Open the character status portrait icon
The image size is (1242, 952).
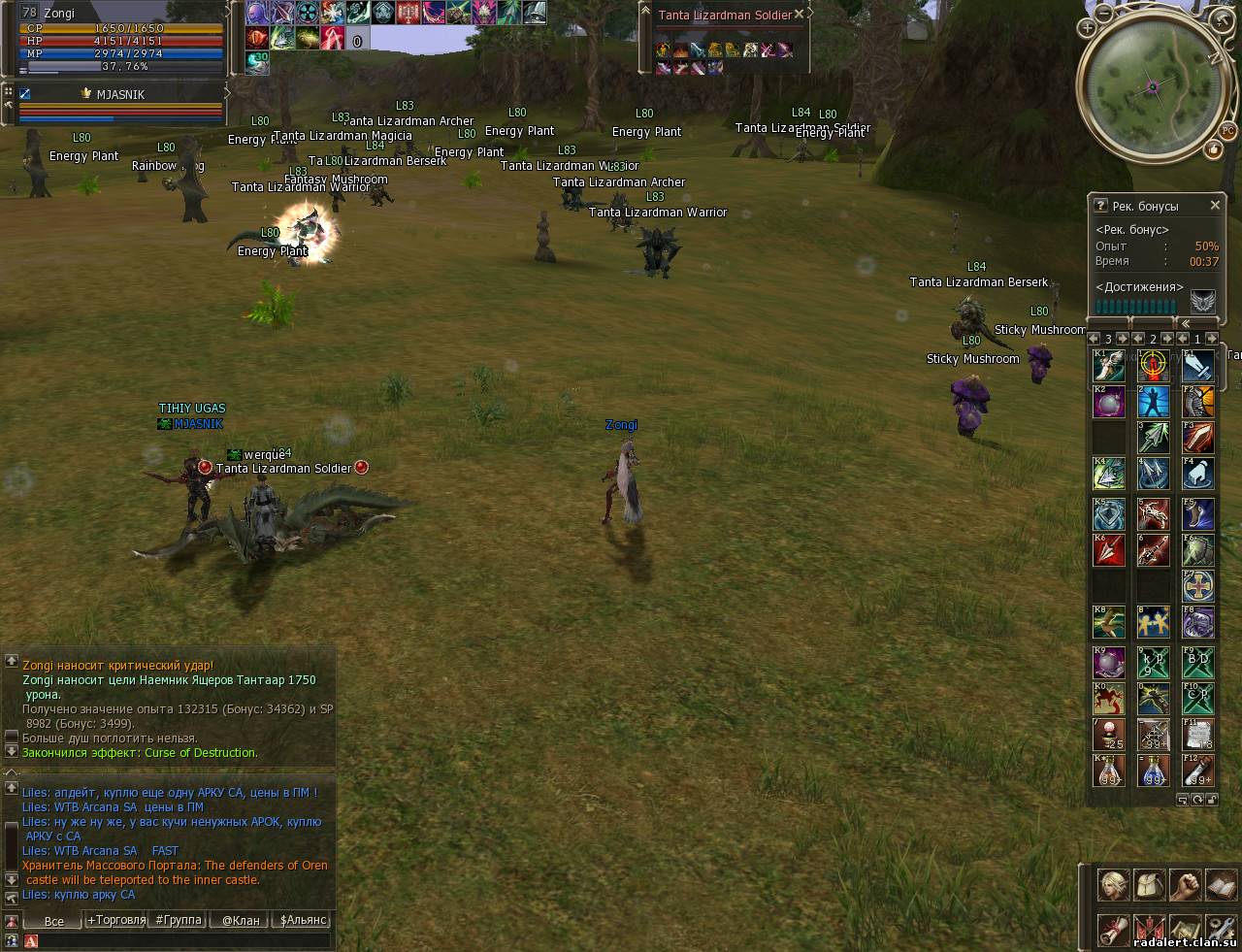[x=1113, y=885]
